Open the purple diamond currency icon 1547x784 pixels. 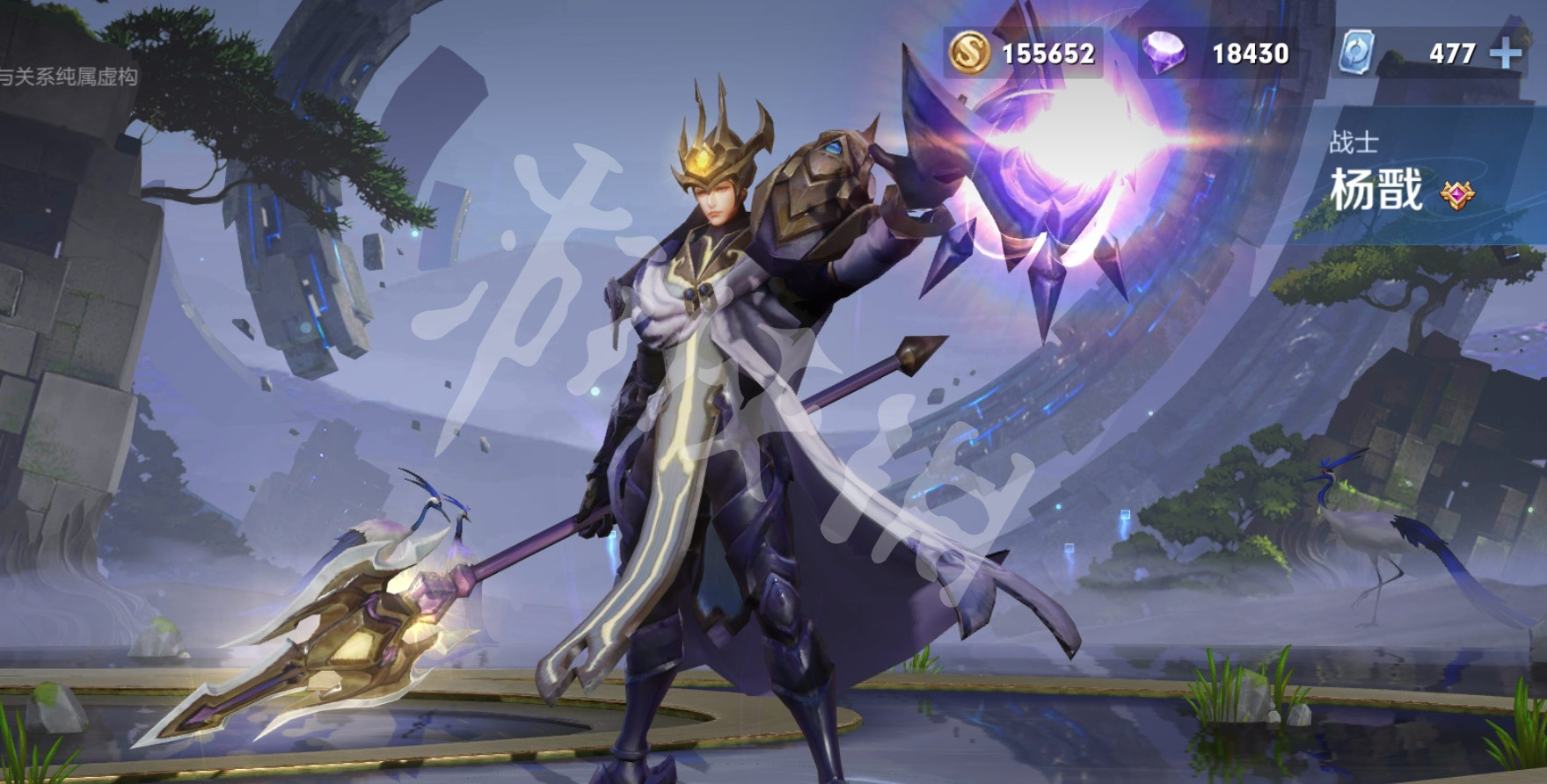[x=1165, y=53]
